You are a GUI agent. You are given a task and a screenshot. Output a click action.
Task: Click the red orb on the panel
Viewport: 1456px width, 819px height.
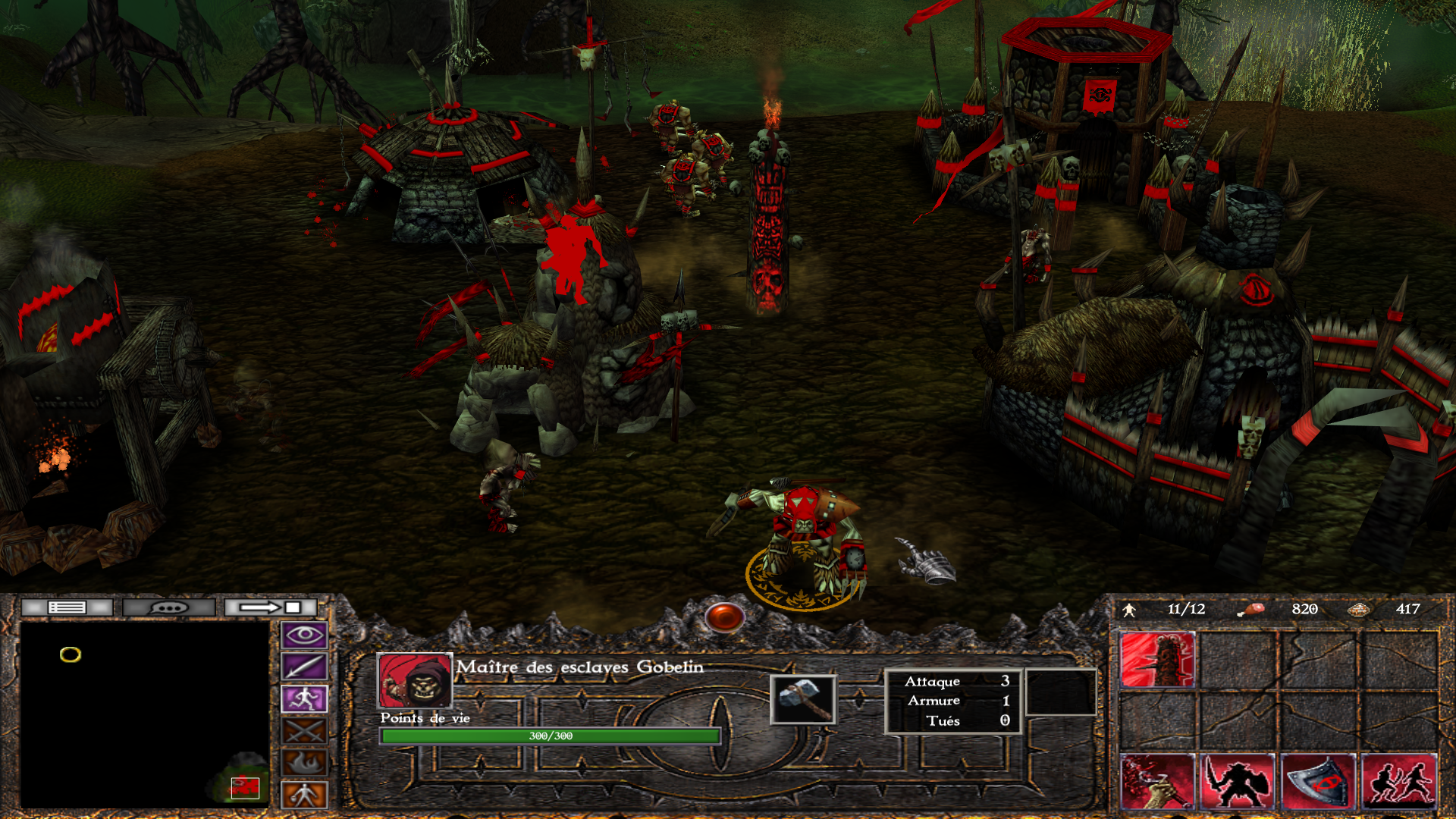(x=724, y=617)
